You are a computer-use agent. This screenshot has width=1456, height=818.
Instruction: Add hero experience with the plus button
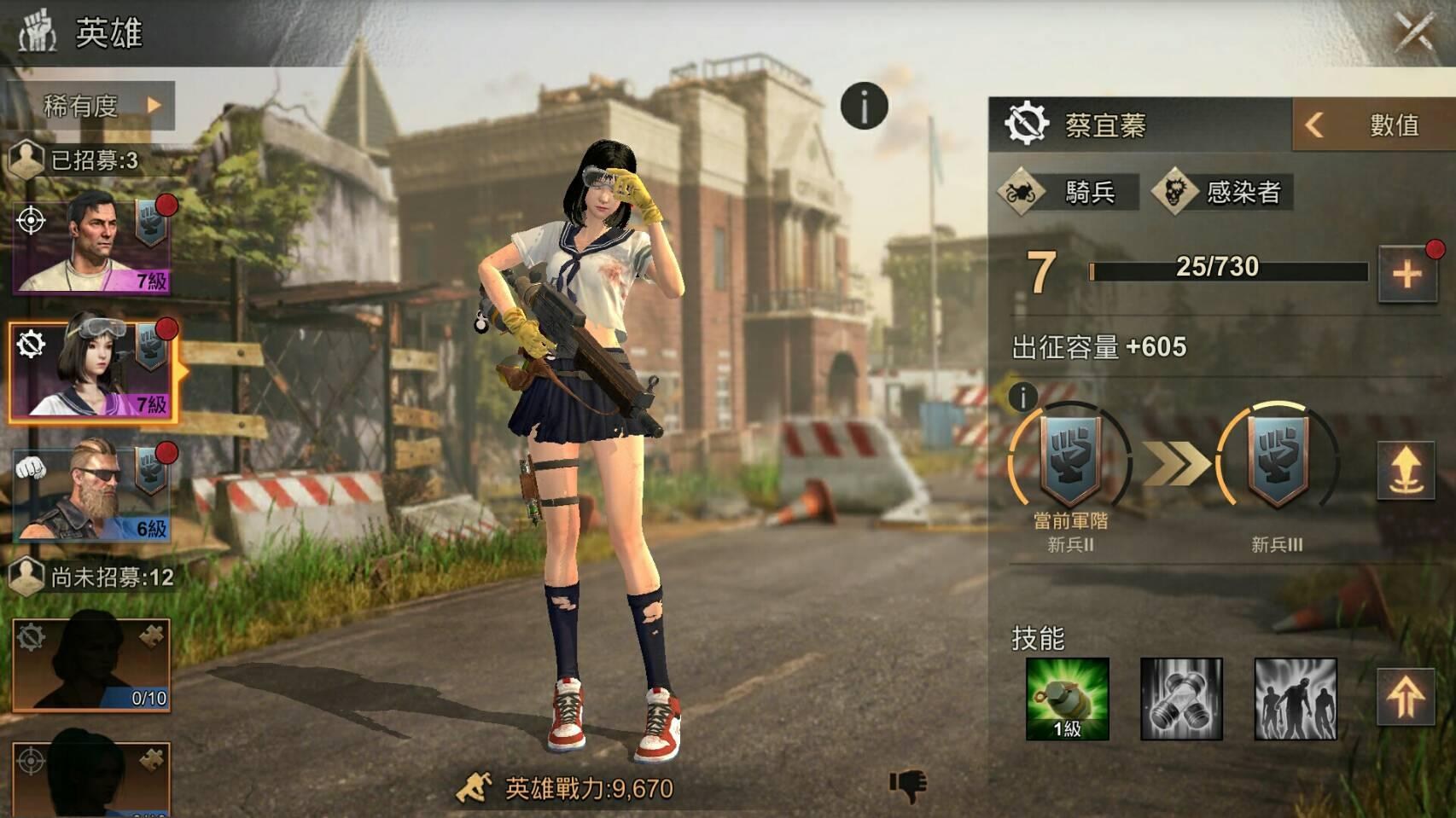pyautogui.click(x=1406, y=274)
